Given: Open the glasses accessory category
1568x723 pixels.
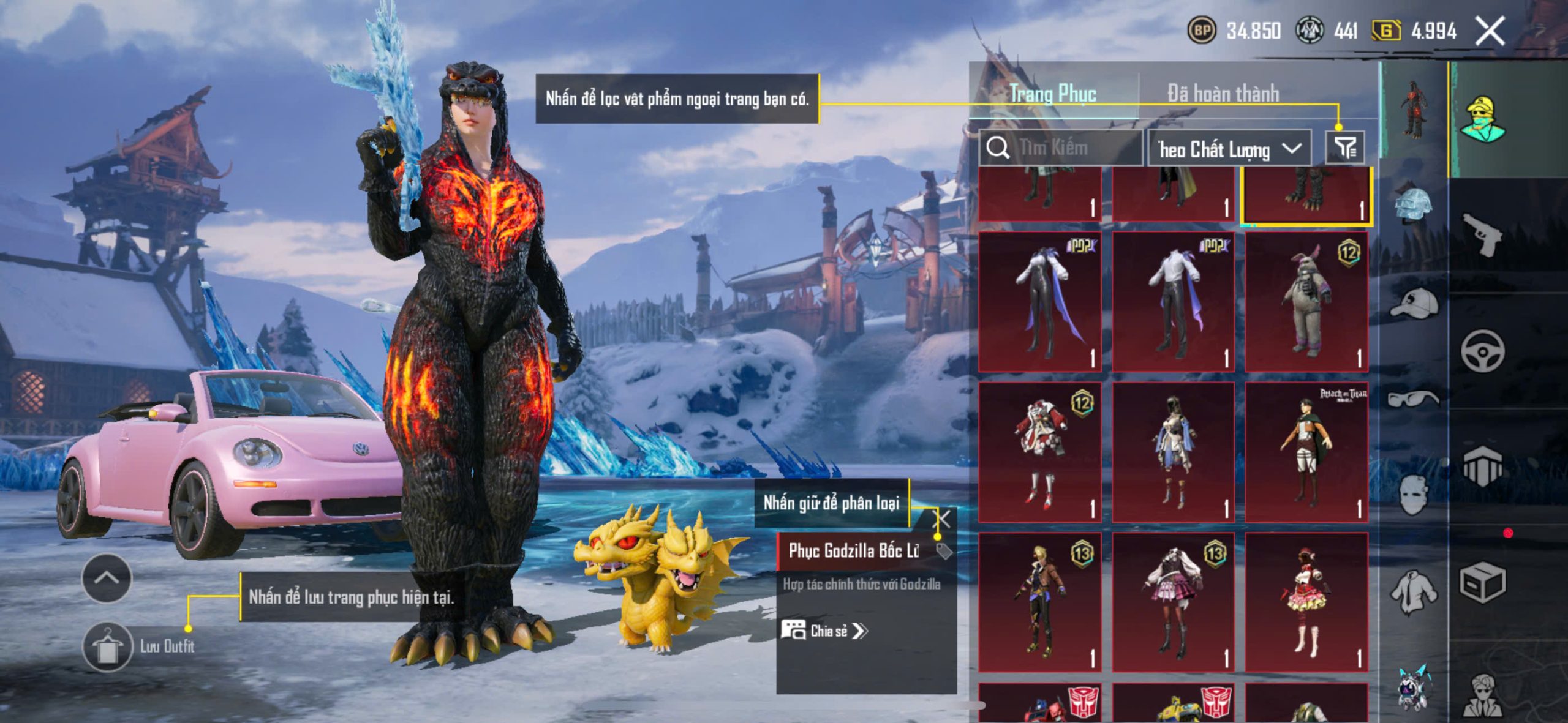Looking at the screenshot, I should coord(1414,399).
